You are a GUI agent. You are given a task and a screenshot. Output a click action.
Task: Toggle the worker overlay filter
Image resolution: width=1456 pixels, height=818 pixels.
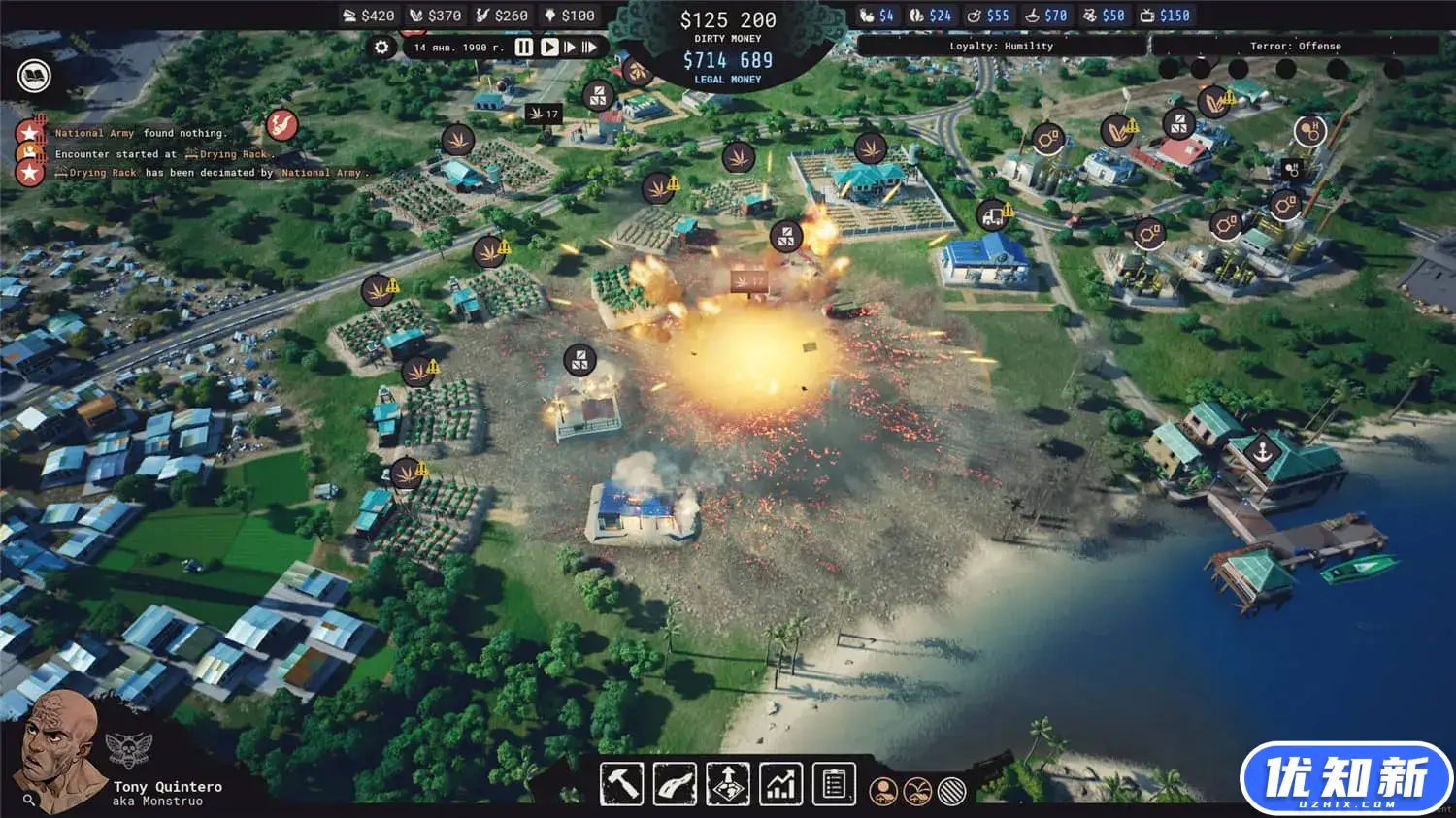(x=884, y=792)
